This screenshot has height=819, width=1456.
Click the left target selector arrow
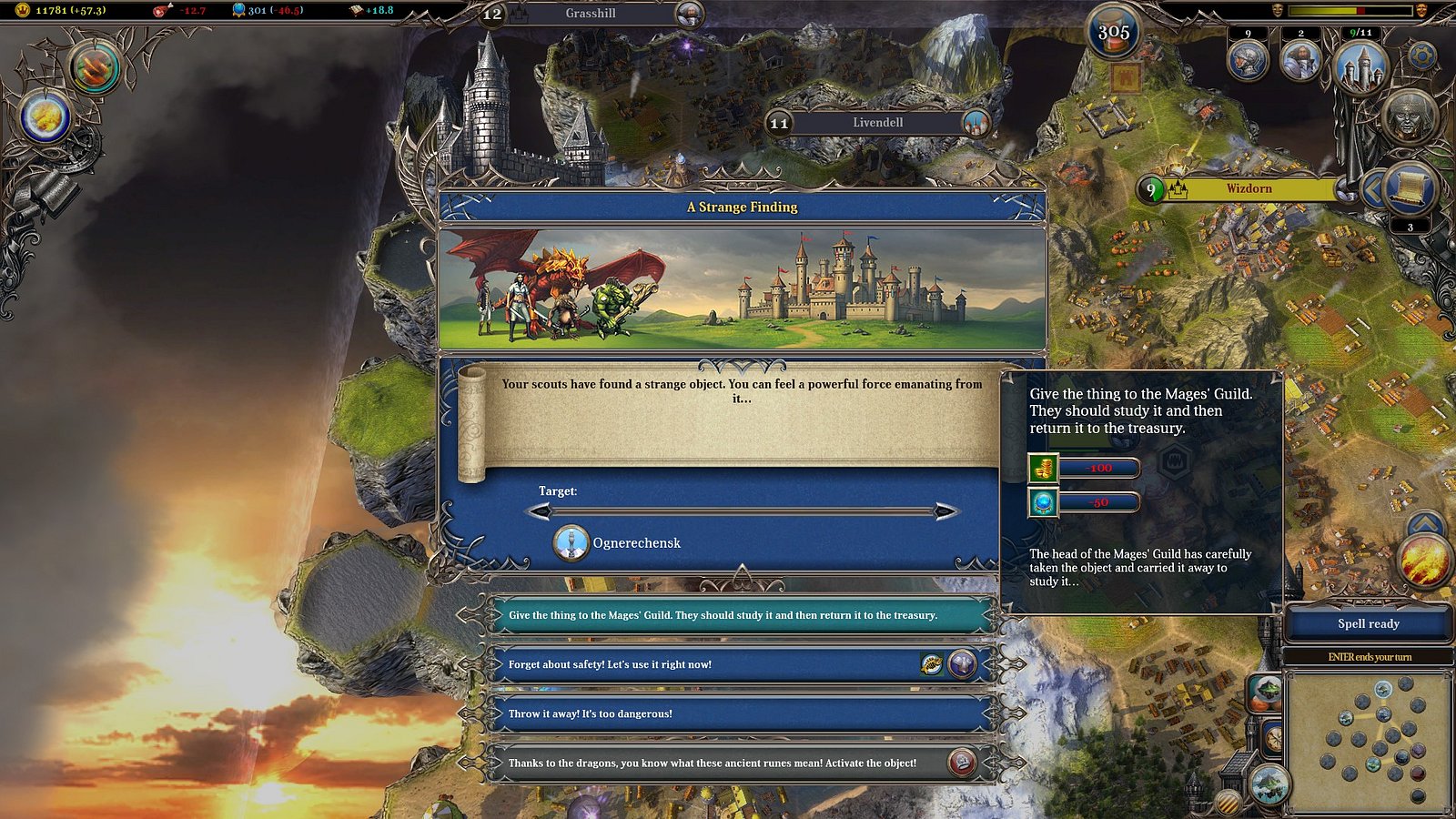tap(541, 511)
